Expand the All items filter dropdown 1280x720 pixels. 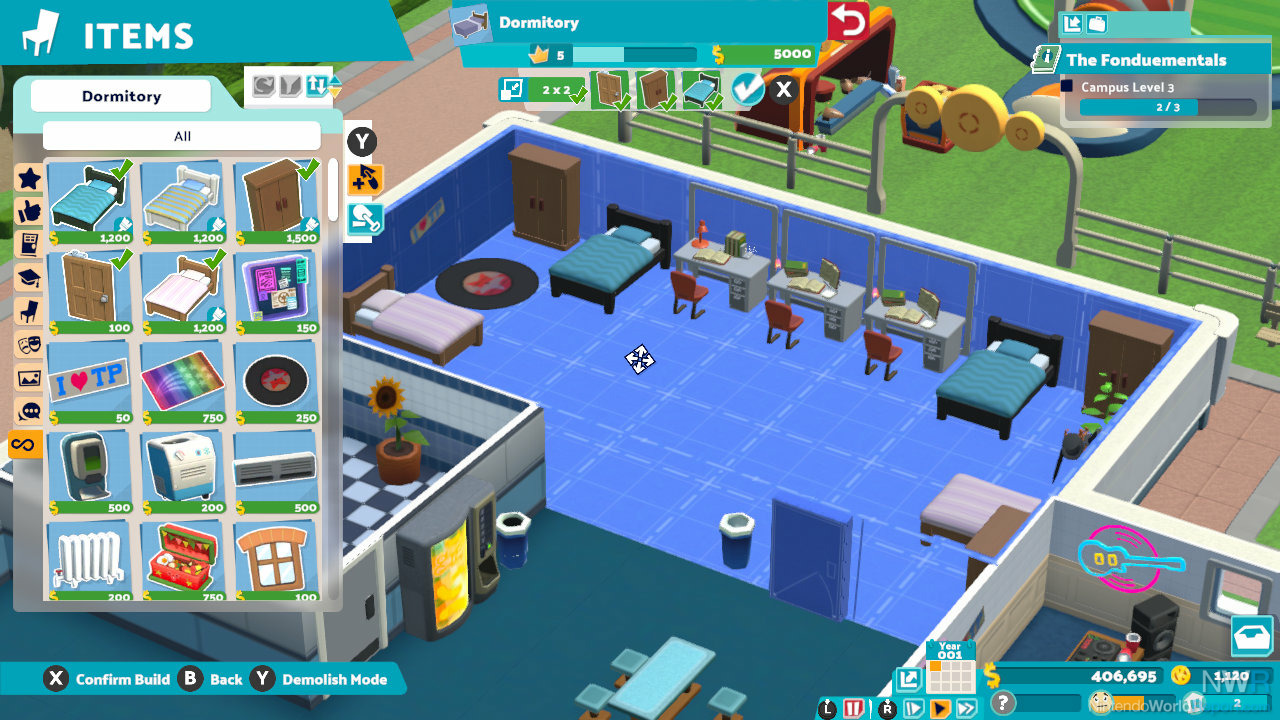[x=181, y=136]
